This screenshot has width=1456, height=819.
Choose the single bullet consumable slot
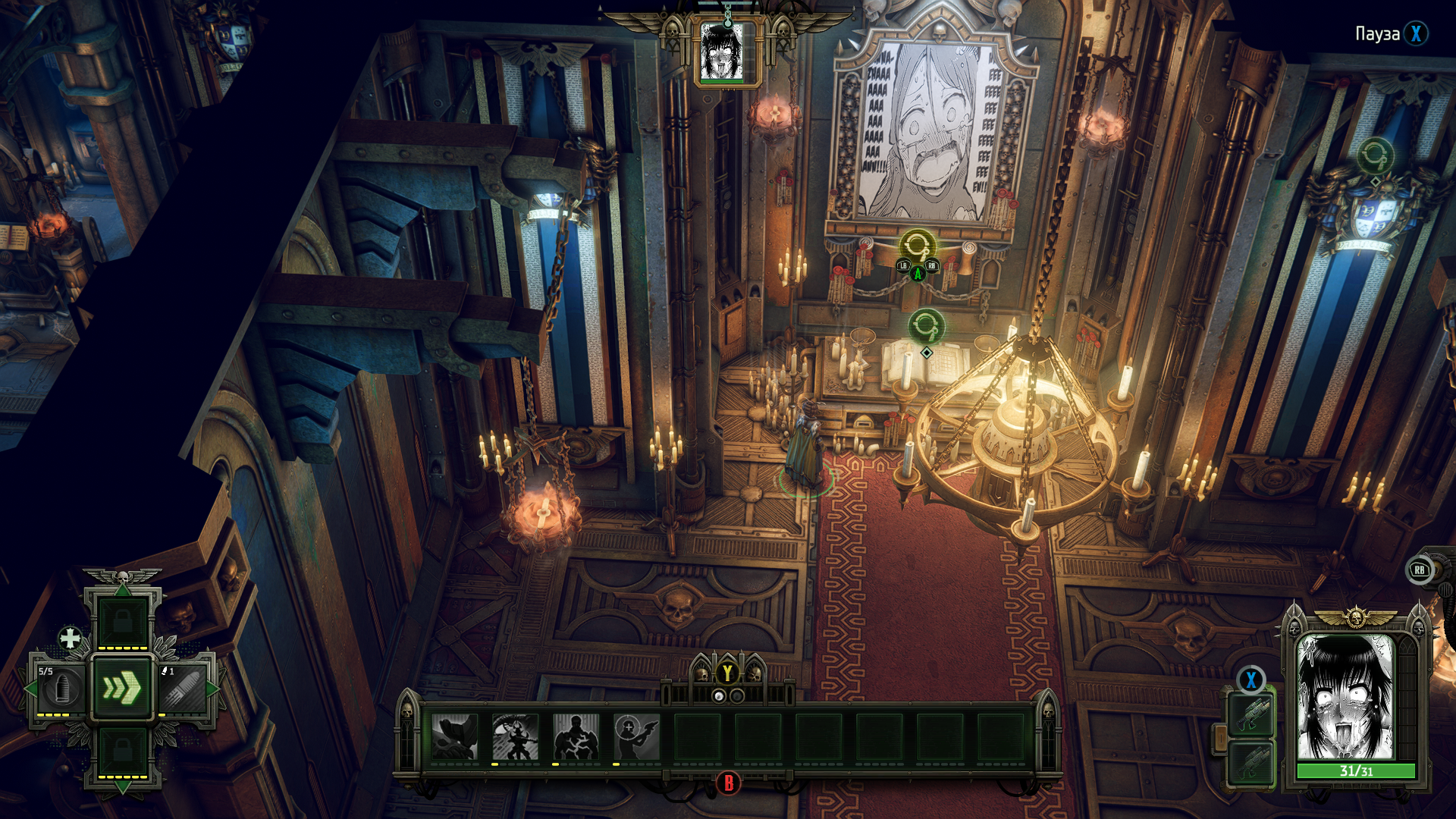pyautogui.click(x=183, y=689)
